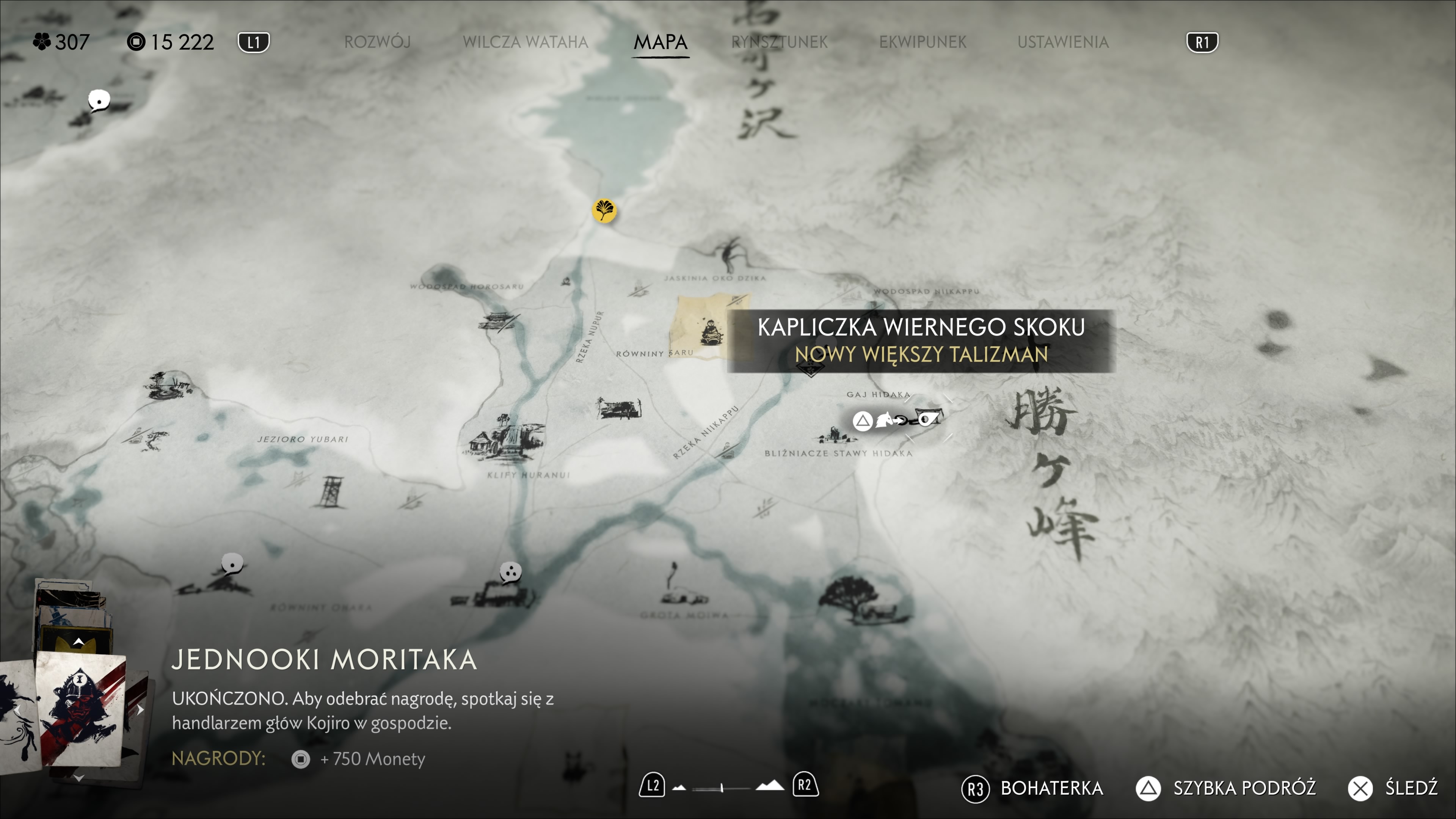This screenshot has height=819, width=1456.
Task: Open the Wilcza Wataha tab
Action: point(525,42)
